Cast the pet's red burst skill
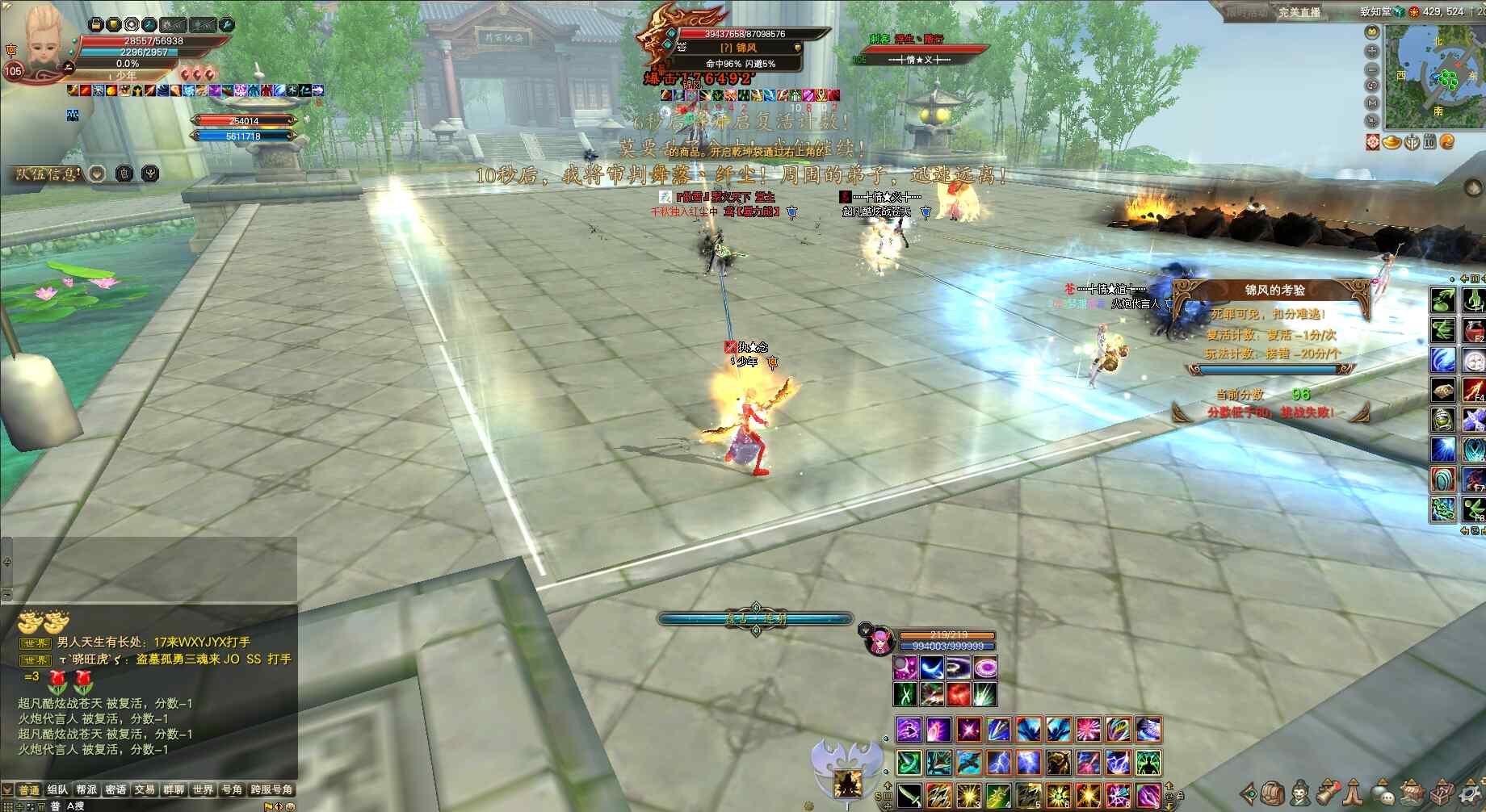Screen dimensions: 1486x812 [959, 693]
